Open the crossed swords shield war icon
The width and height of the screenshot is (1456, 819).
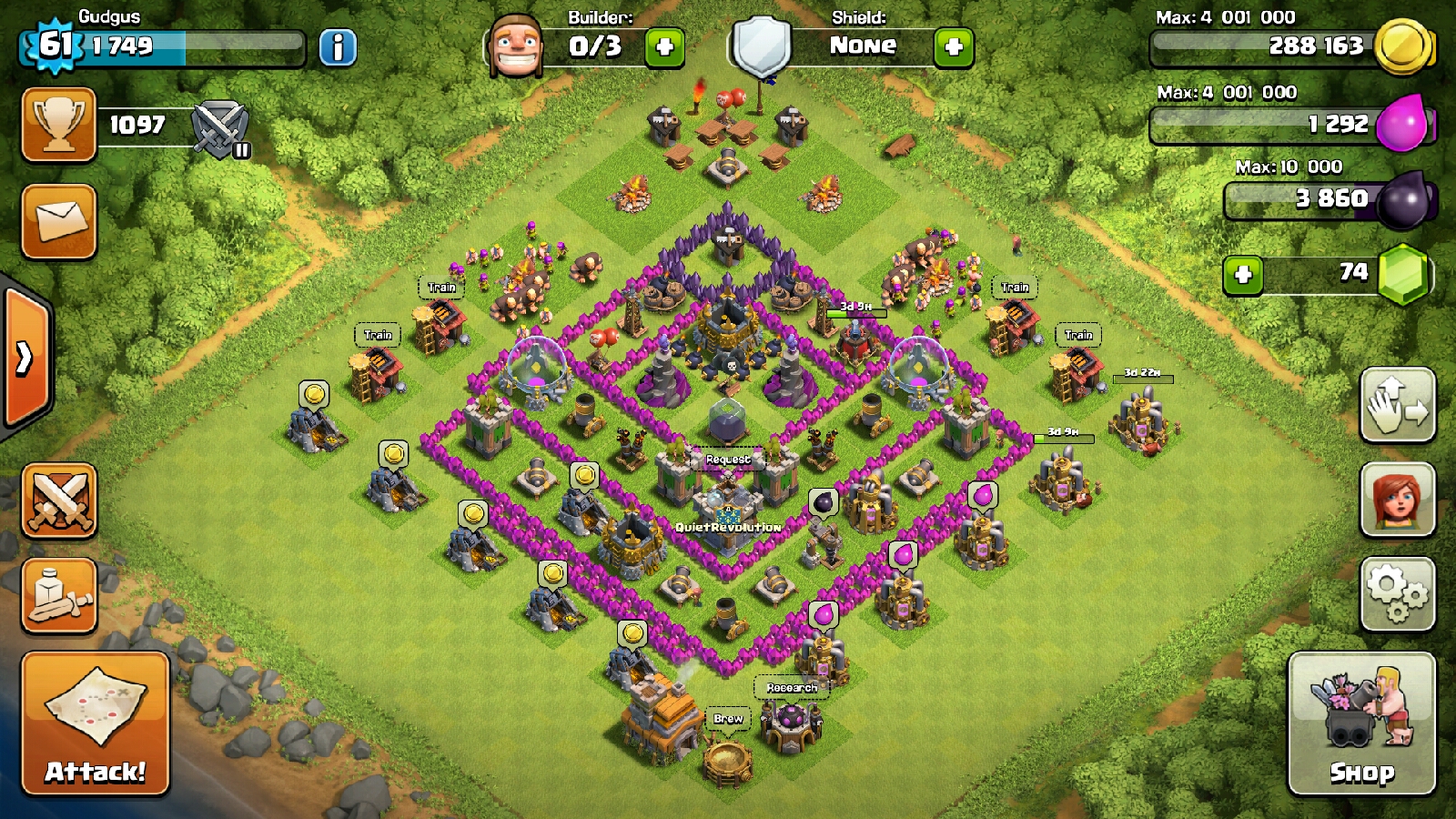[221, 128]
